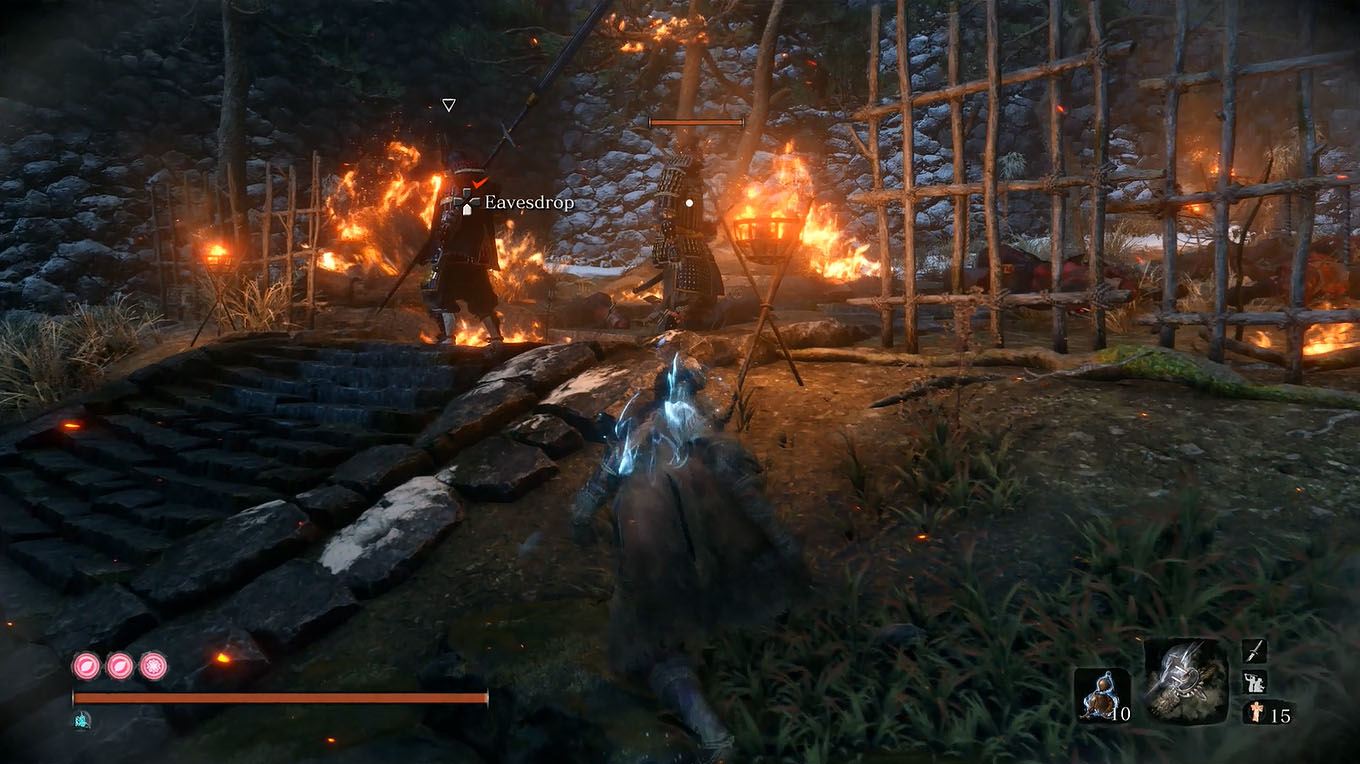The image size is (1360, 764).
Task: Click the orange Spirit Emblem icon
Action: [1256, 710]
